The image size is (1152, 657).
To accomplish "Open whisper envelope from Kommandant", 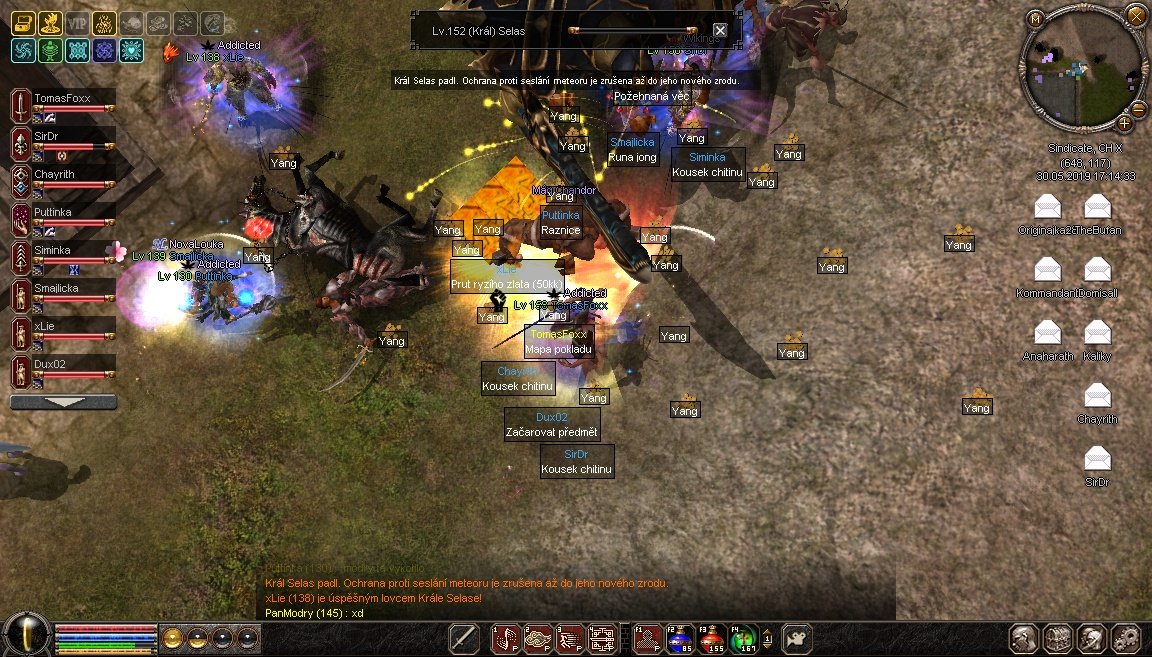I will tap(1047, 270).
